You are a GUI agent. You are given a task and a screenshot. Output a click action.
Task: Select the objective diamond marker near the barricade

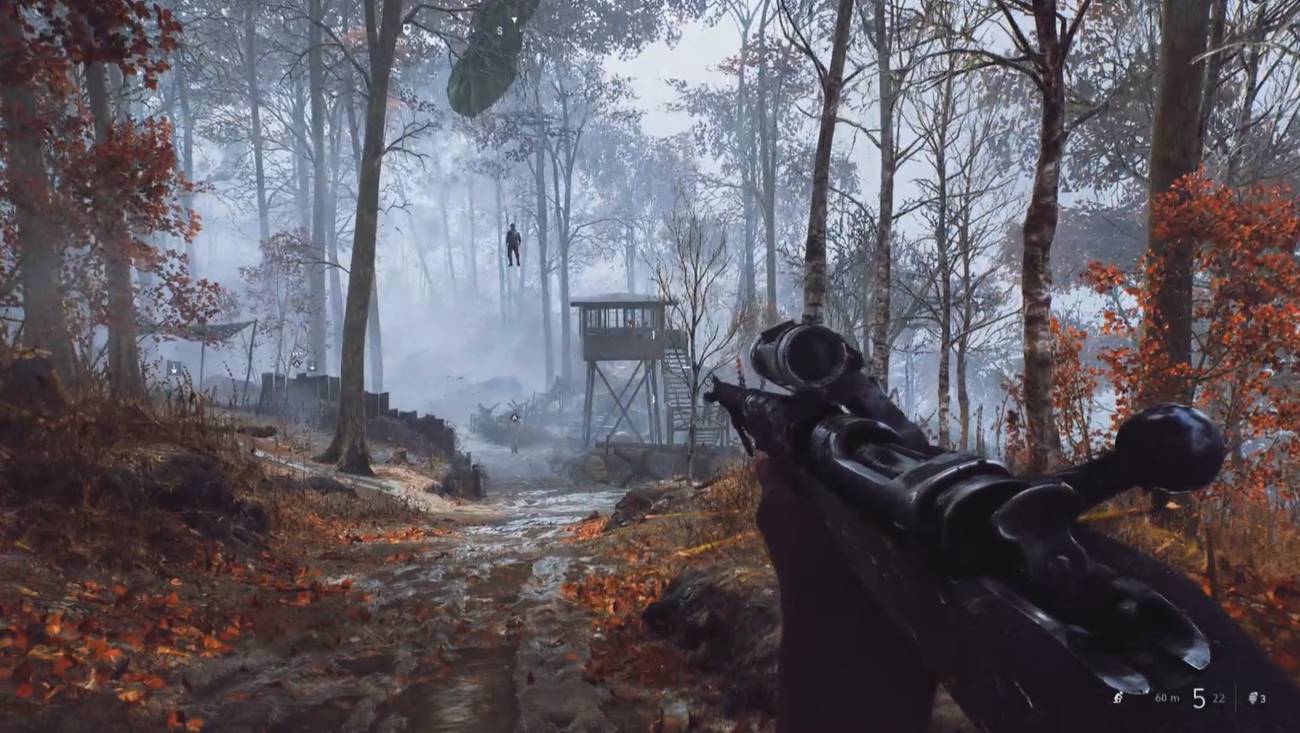297,363
